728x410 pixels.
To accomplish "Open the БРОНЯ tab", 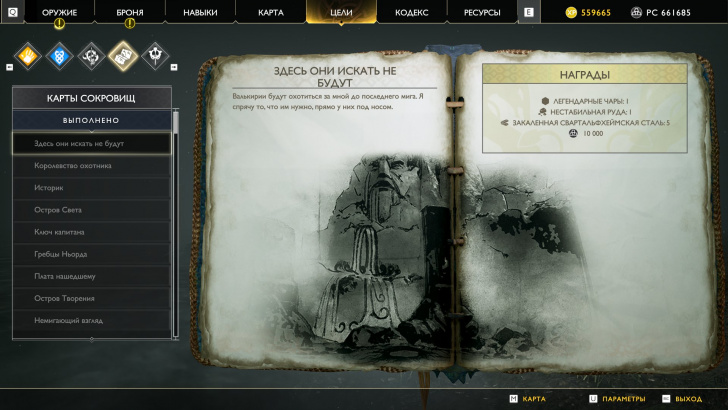I will click(x=129, y=13).
